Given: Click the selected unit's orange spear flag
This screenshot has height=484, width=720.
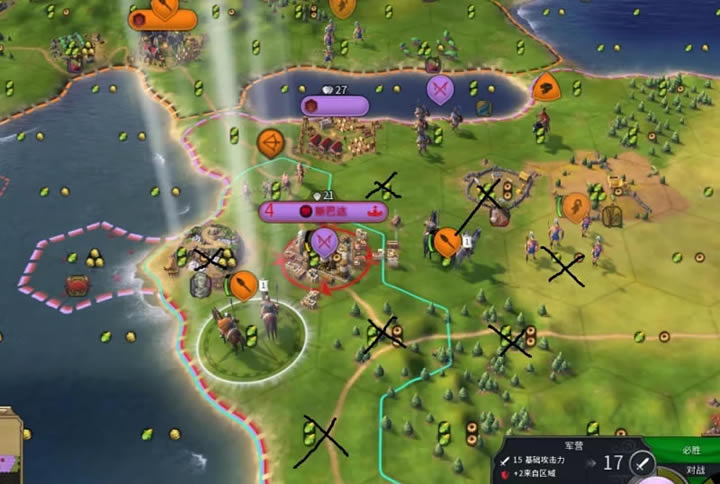Looking at the screenshot, I should [244, 287].
